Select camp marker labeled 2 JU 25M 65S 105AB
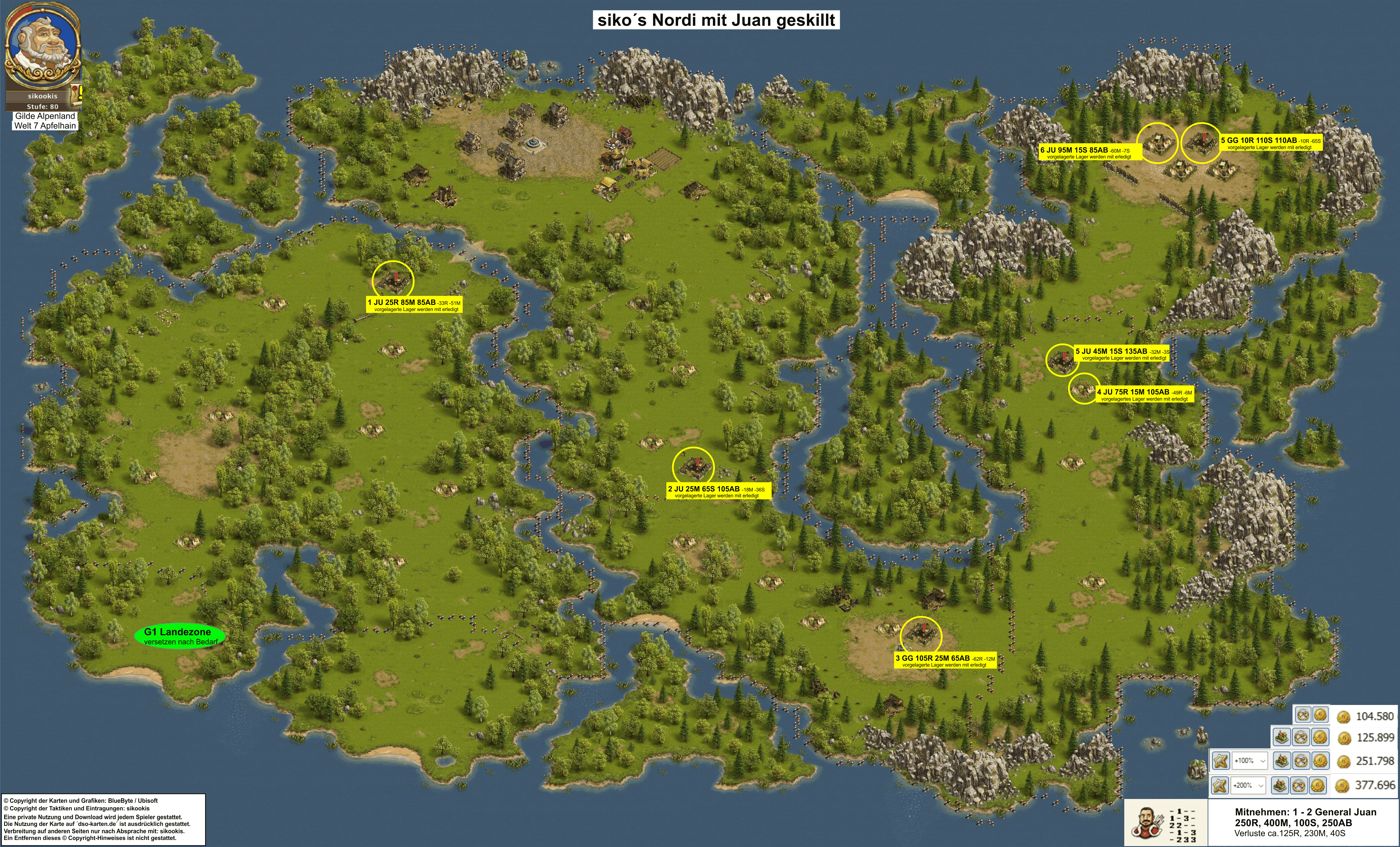The width and height of the screenshot is (1400, 847). [x=693, y=467]
